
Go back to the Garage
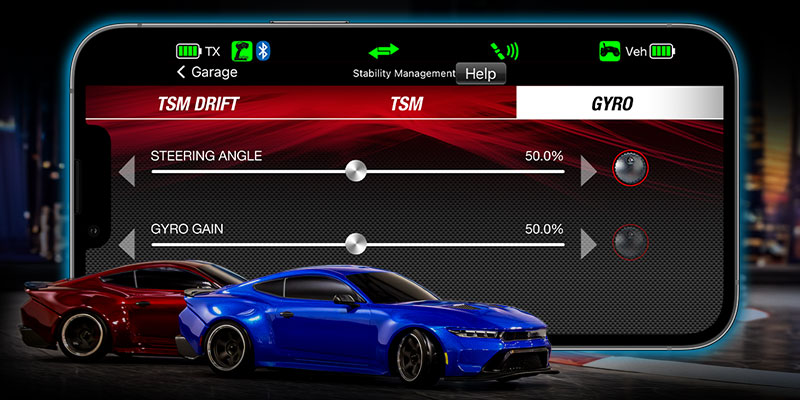tap(207, 72)
